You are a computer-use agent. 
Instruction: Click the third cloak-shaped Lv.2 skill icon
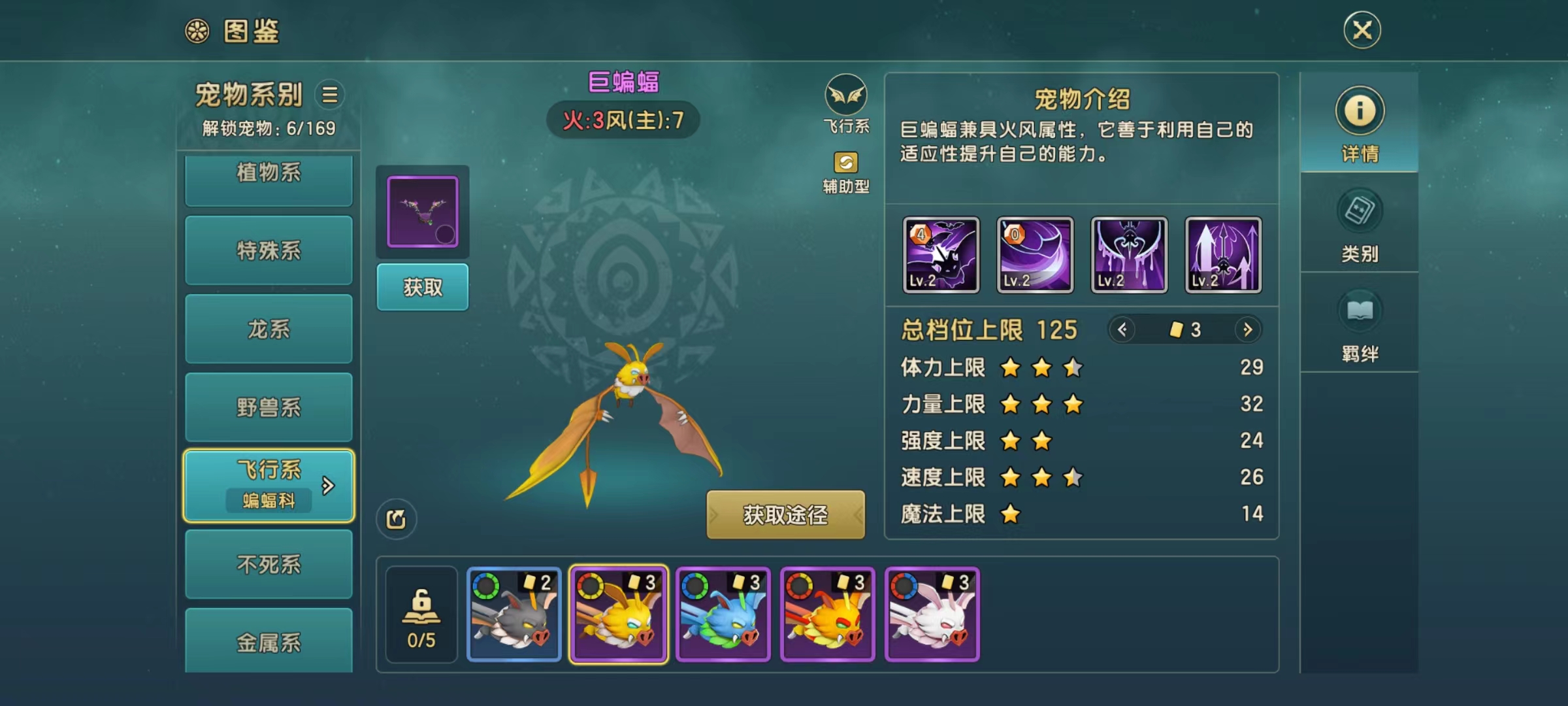(1128, 256)
